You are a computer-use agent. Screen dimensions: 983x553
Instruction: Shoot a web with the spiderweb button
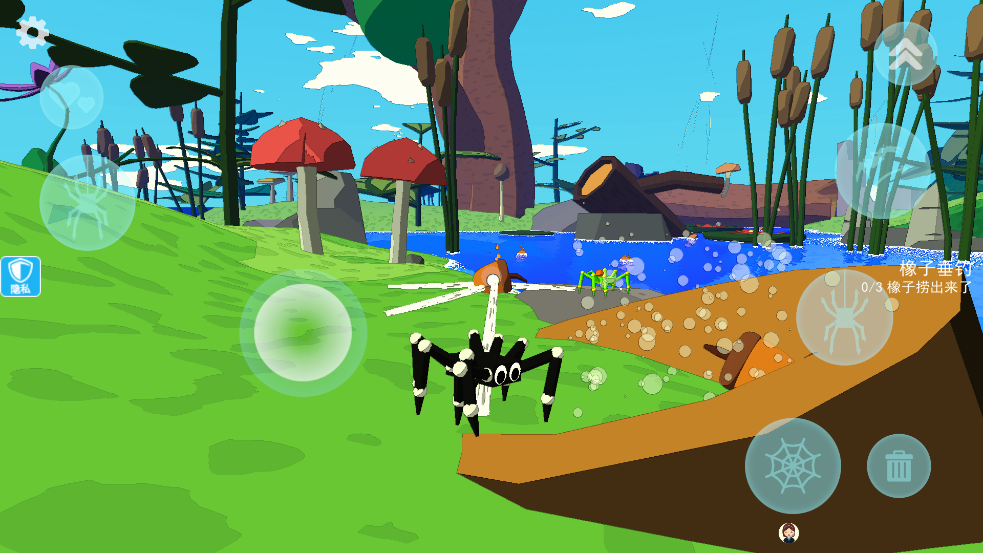pyautogui.click(x=792, y=466)
